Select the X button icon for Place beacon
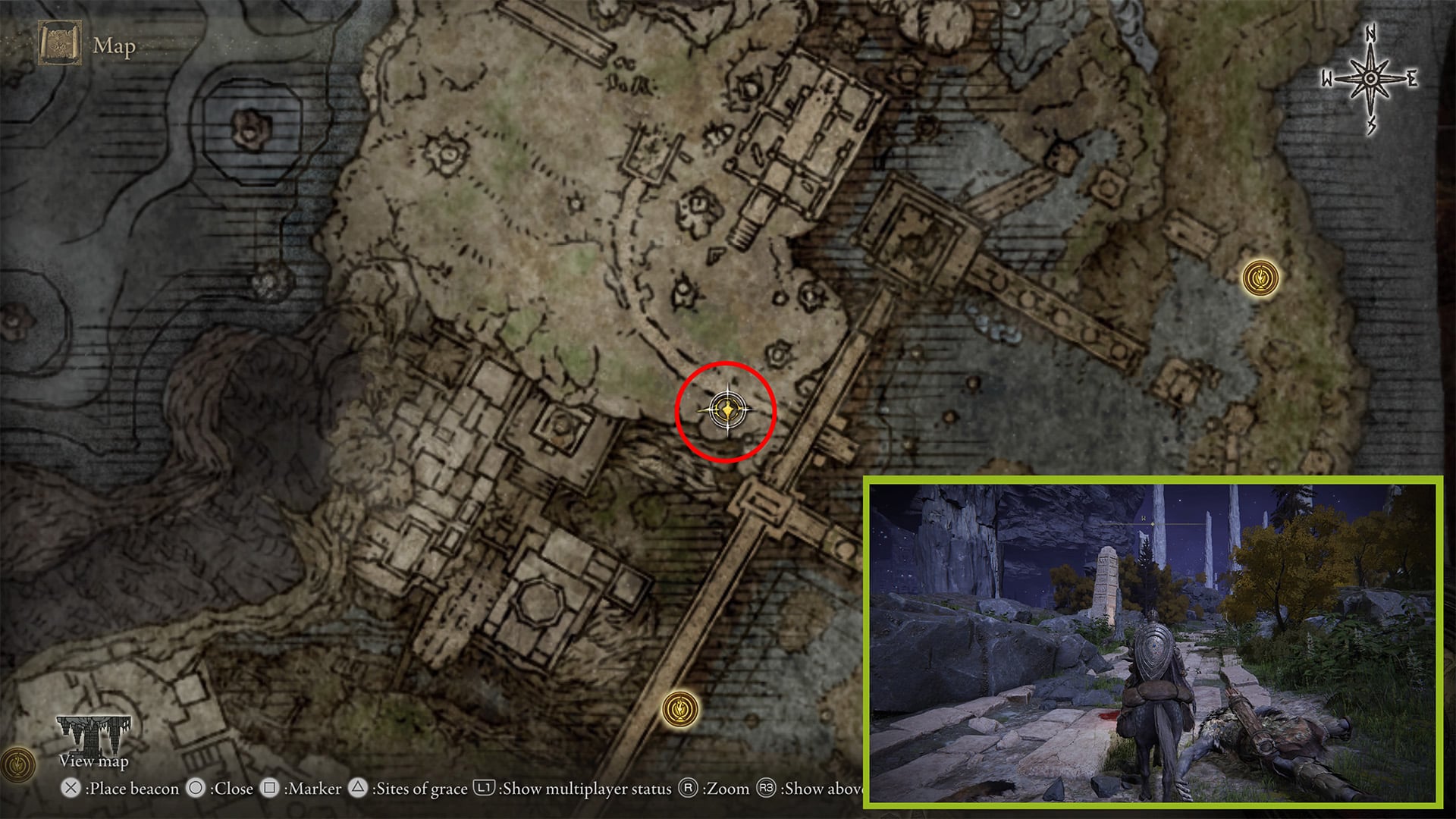Image resolution: width=1456 pixels, height=819 pixels. 71,789
